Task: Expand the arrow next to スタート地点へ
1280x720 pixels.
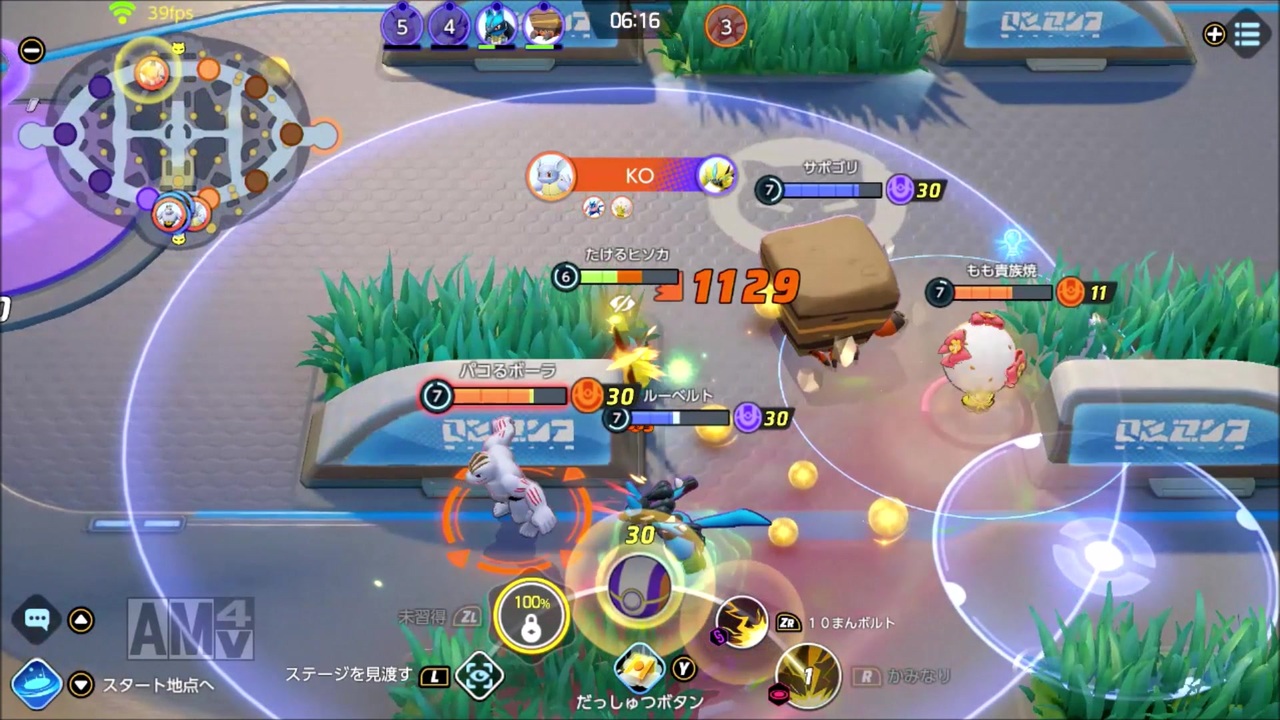Action: click(81, 685)
